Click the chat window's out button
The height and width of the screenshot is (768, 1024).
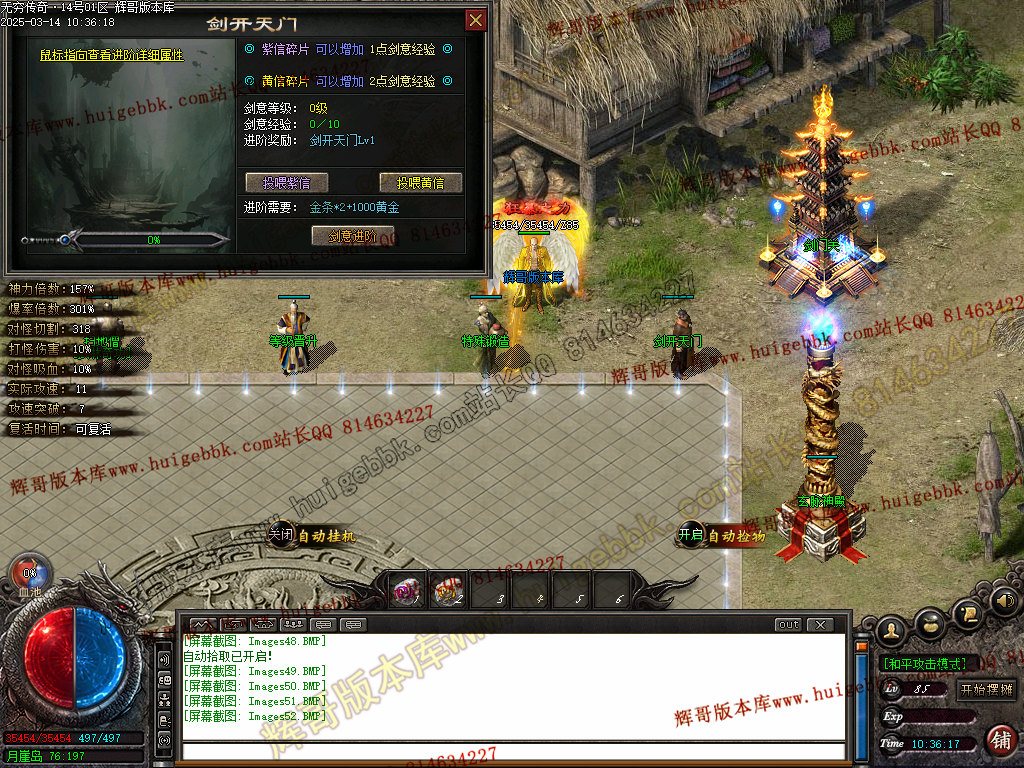pyautogui.click(x=788, y=624)
